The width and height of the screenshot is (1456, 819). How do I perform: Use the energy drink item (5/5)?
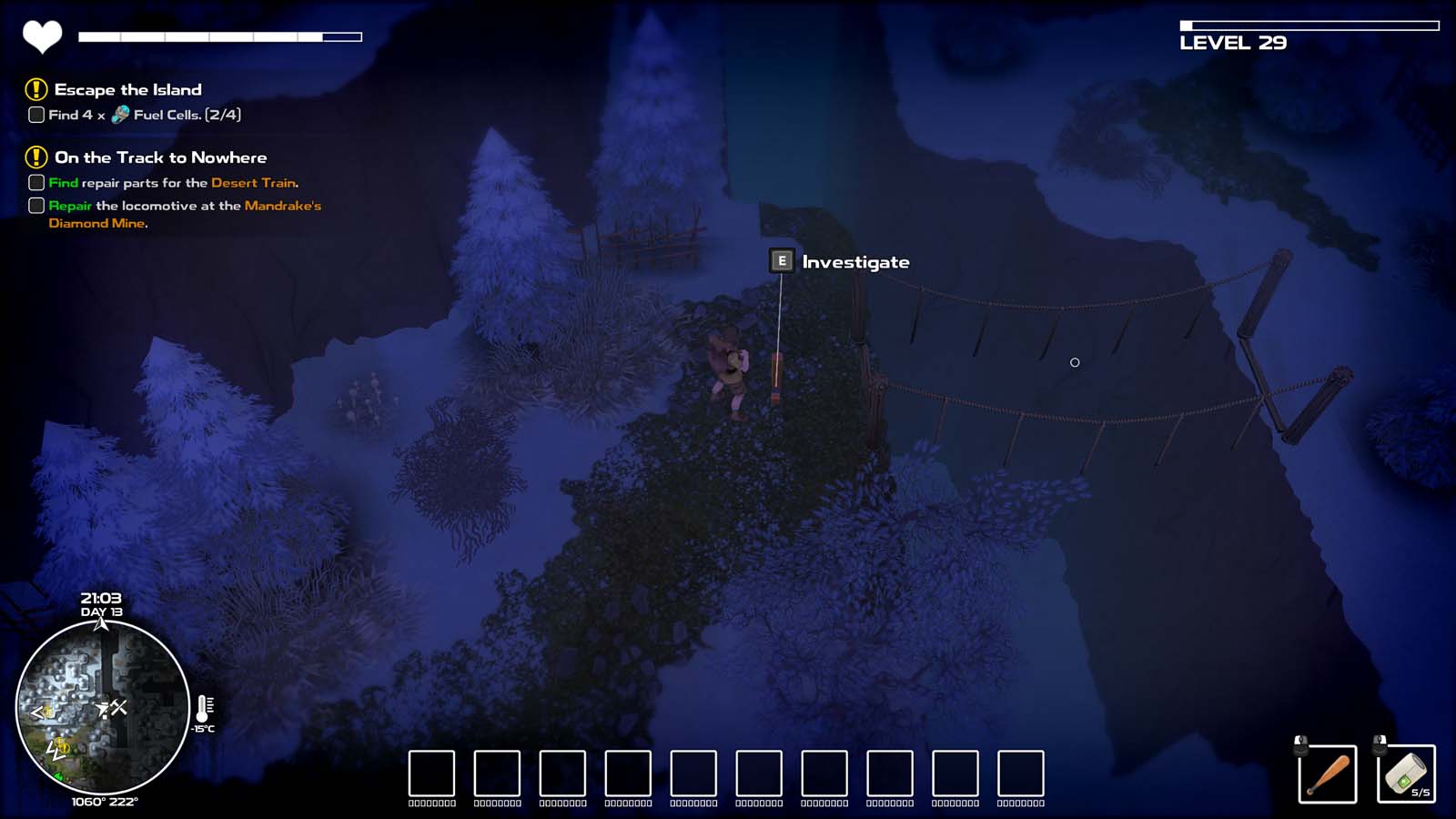tap(1406, 773)
